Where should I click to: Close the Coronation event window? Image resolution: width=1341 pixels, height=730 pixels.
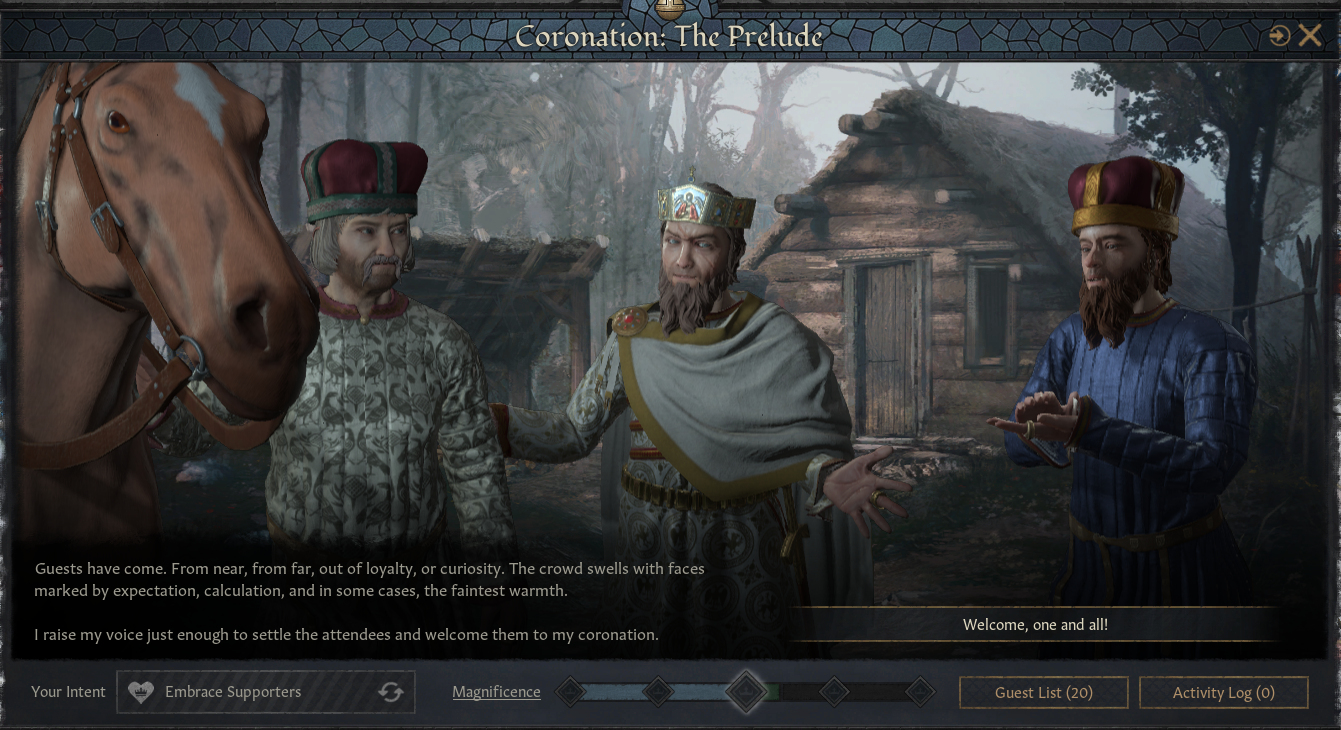(1309, 37)
